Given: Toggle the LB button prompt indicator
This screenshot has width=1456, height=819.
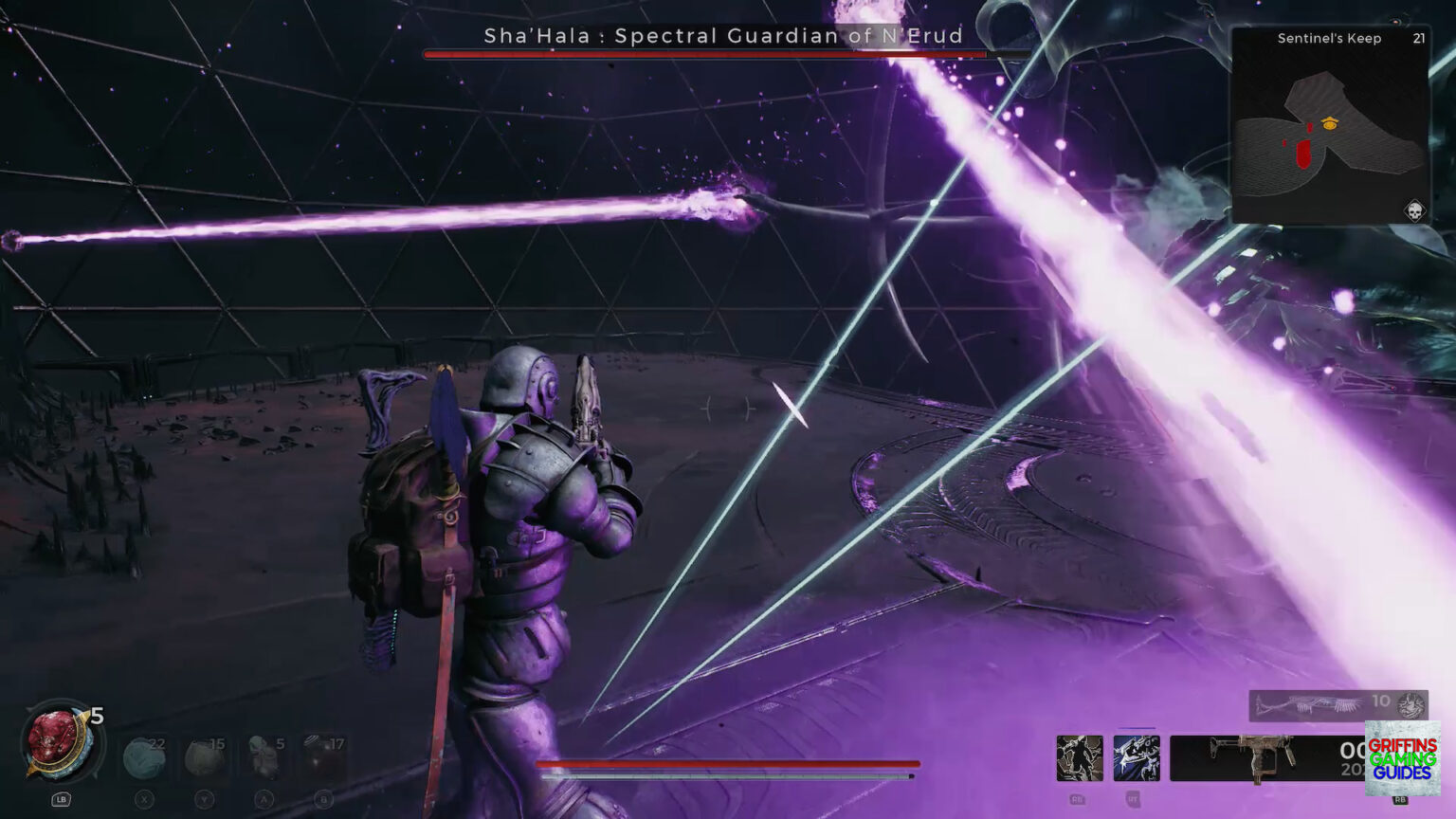Looking at the screenshot, I should [61, 799].
